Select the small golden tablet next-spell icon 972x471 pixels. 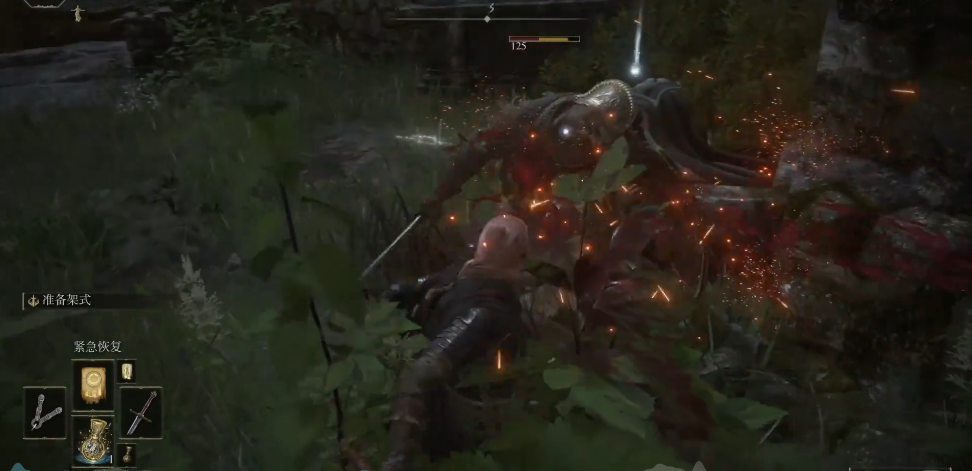128,371
